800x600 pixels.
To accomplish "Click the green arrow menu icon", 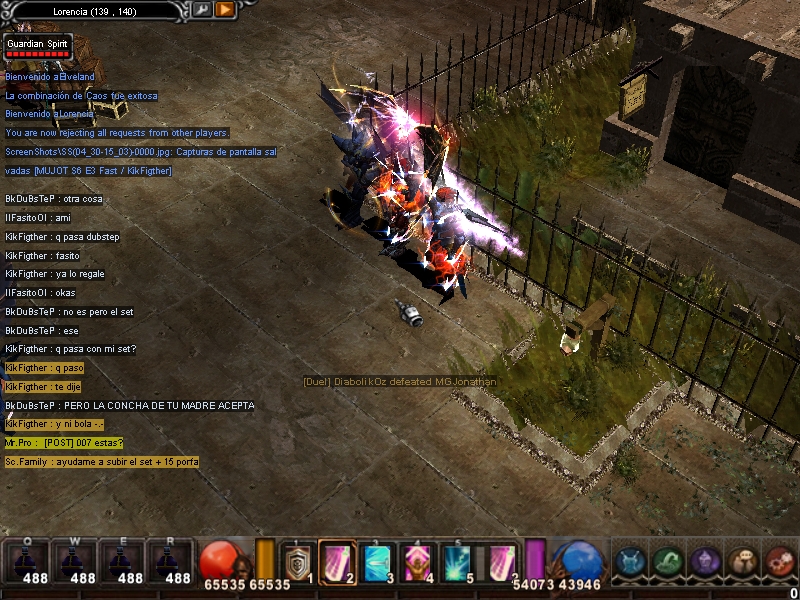I will click(668, 563).
